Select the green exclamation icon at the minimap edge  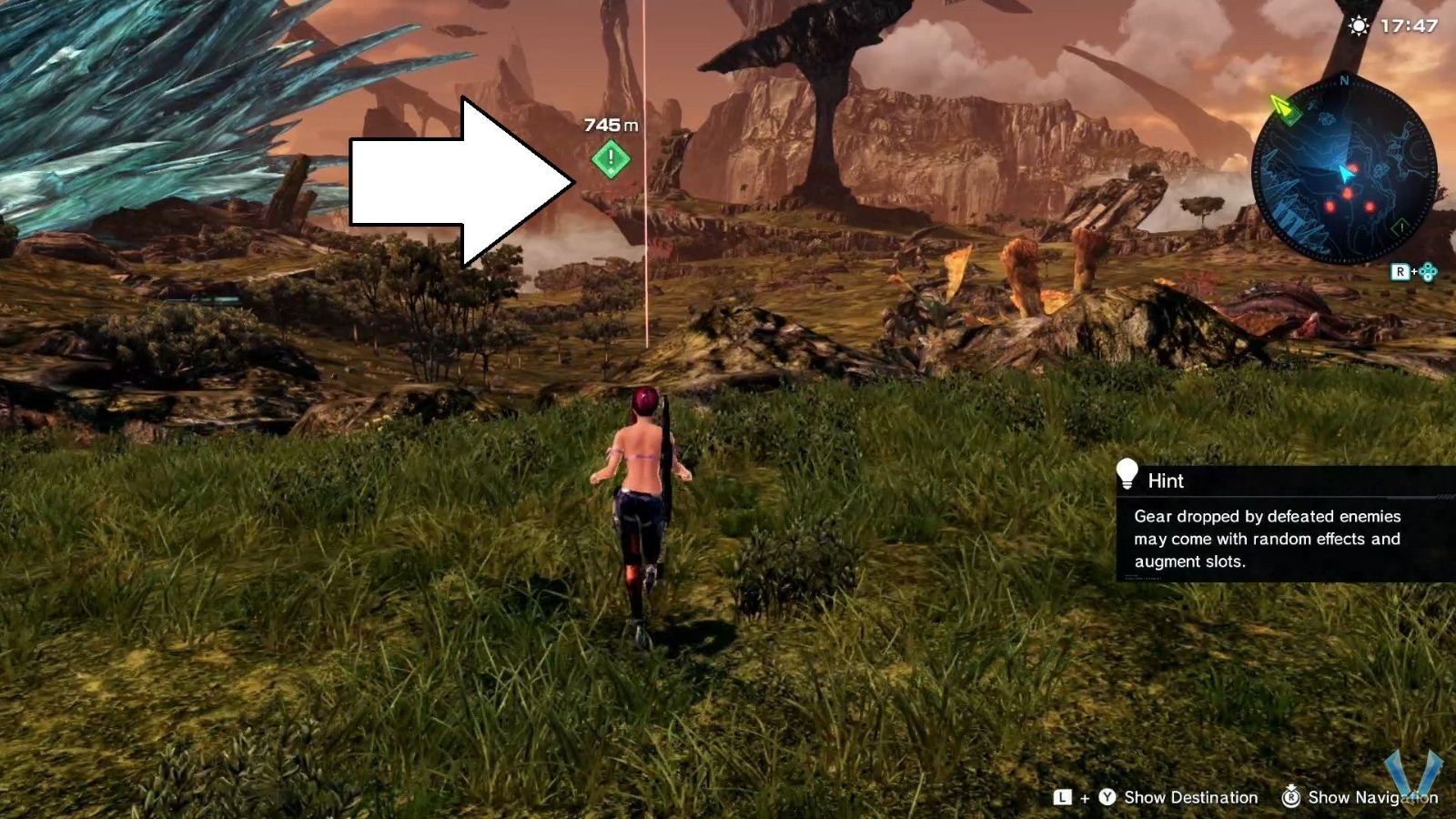click(1400, 227)
